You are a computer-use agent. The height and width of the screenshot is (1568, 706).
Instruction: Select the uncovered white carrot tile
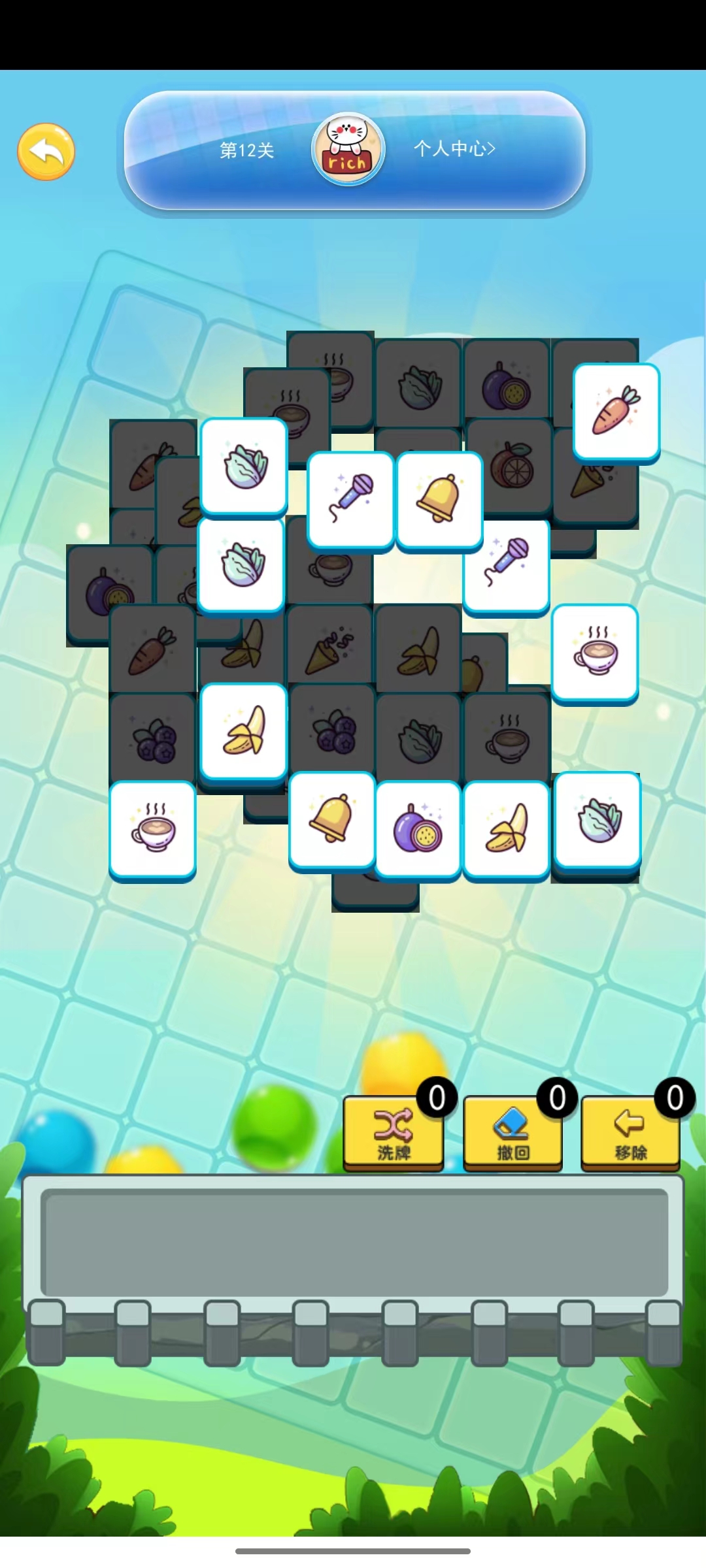coord(616,412)
